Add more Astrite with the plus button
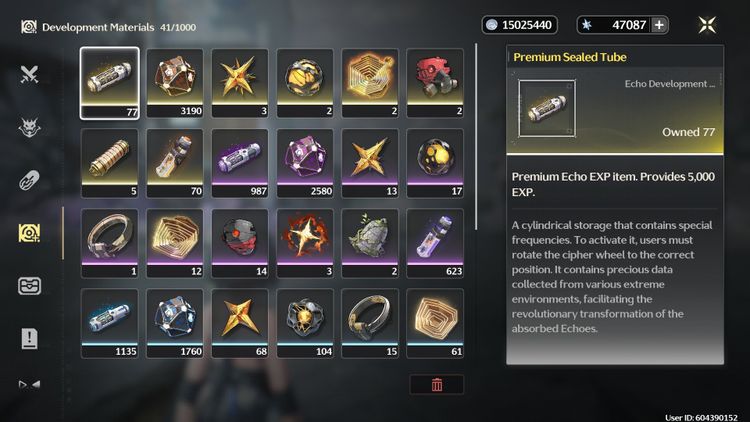The height and width of the screenshot is (422, 750). coord(659,25)
